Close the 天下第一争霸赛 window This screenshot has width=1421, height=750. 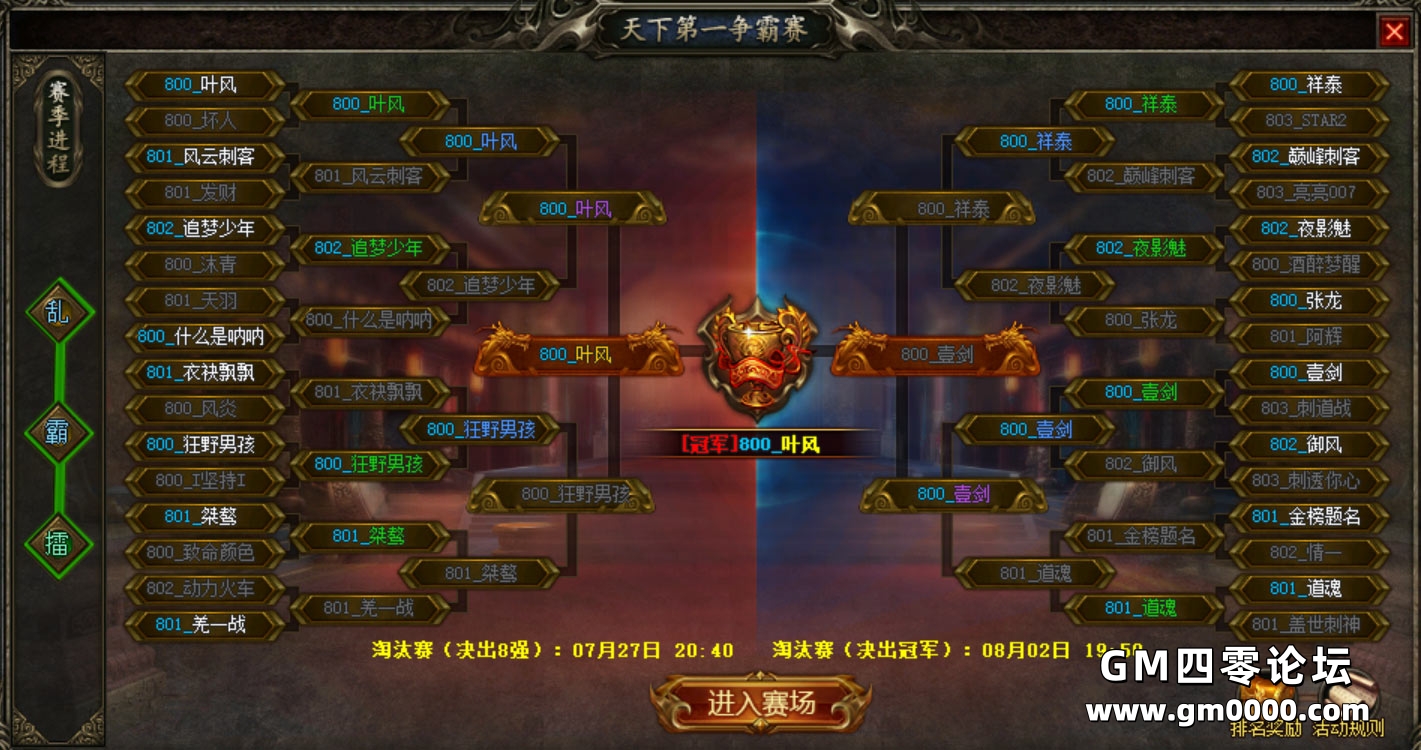pyautogui.click(x=1397, y=31)
